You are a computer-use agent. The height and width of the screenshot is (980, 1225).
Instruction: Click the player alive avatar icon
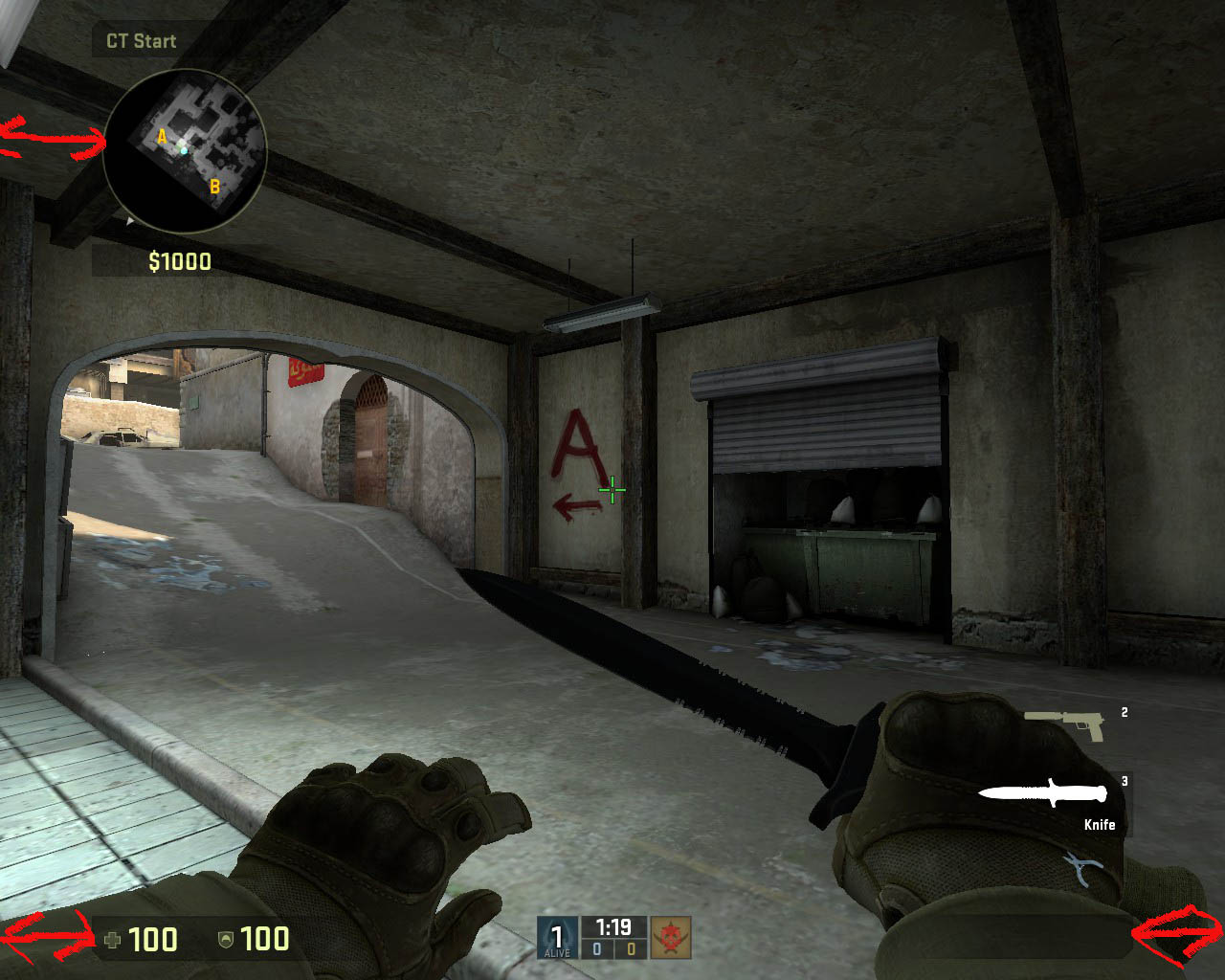tap(557, 937)
